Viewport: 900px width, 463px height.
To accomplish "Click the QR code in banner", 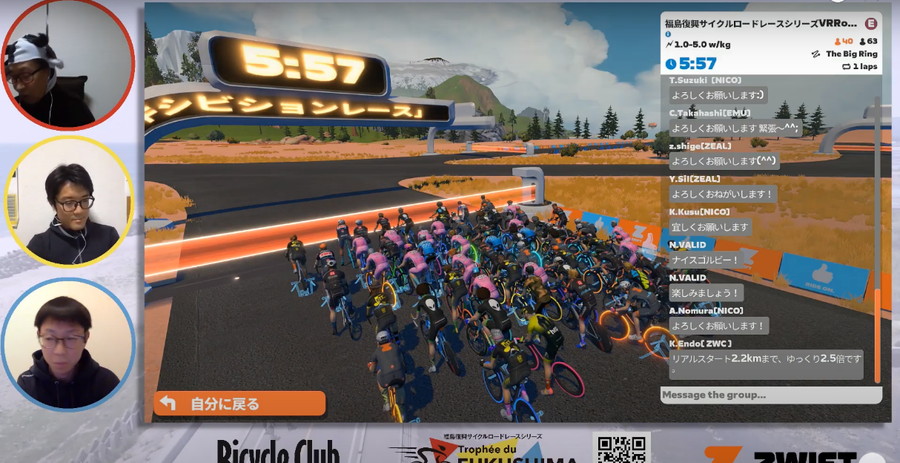I will [x=621, y=448].
